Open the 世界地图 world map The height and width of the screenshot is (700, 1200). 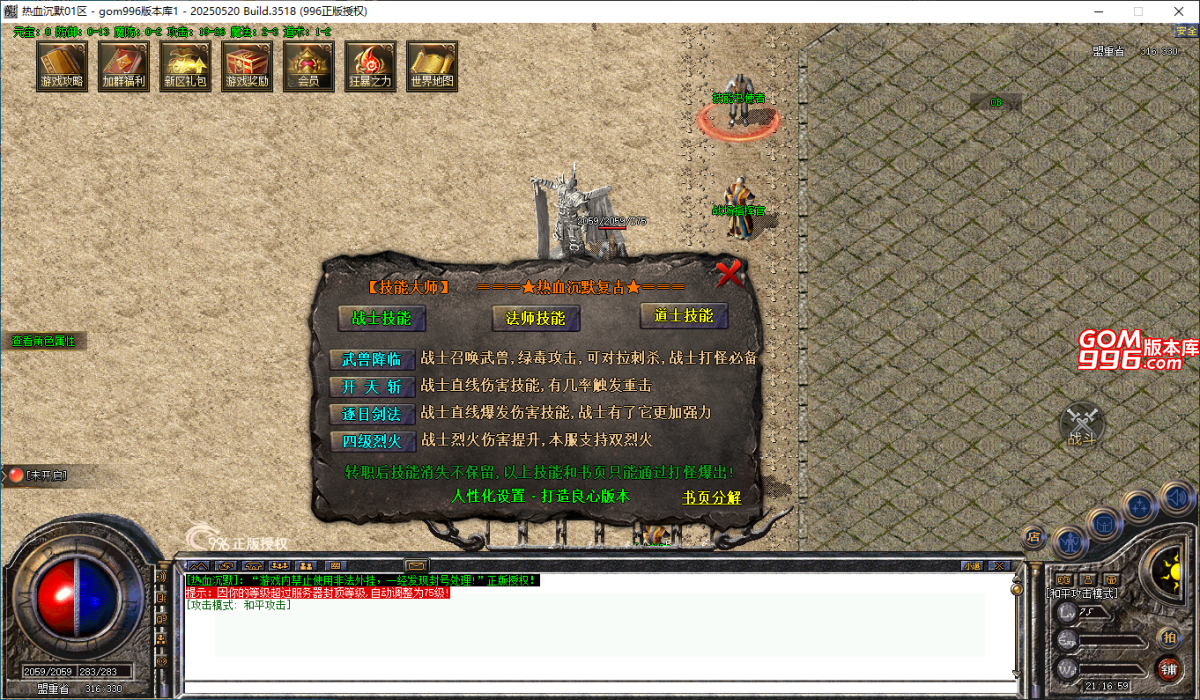pos(432,67)
